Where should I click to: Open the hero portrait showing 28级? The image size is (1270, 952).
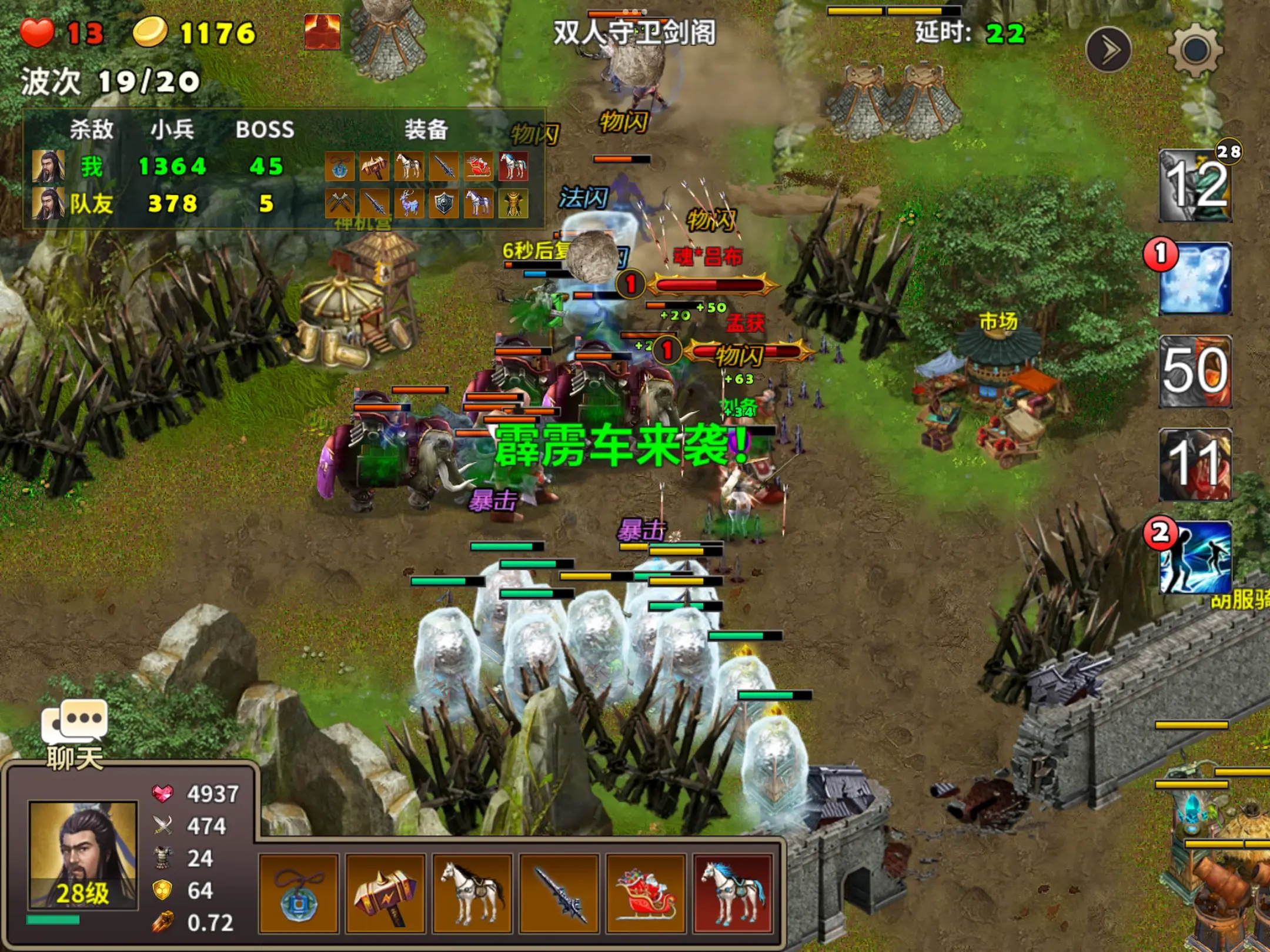point(83,855)
